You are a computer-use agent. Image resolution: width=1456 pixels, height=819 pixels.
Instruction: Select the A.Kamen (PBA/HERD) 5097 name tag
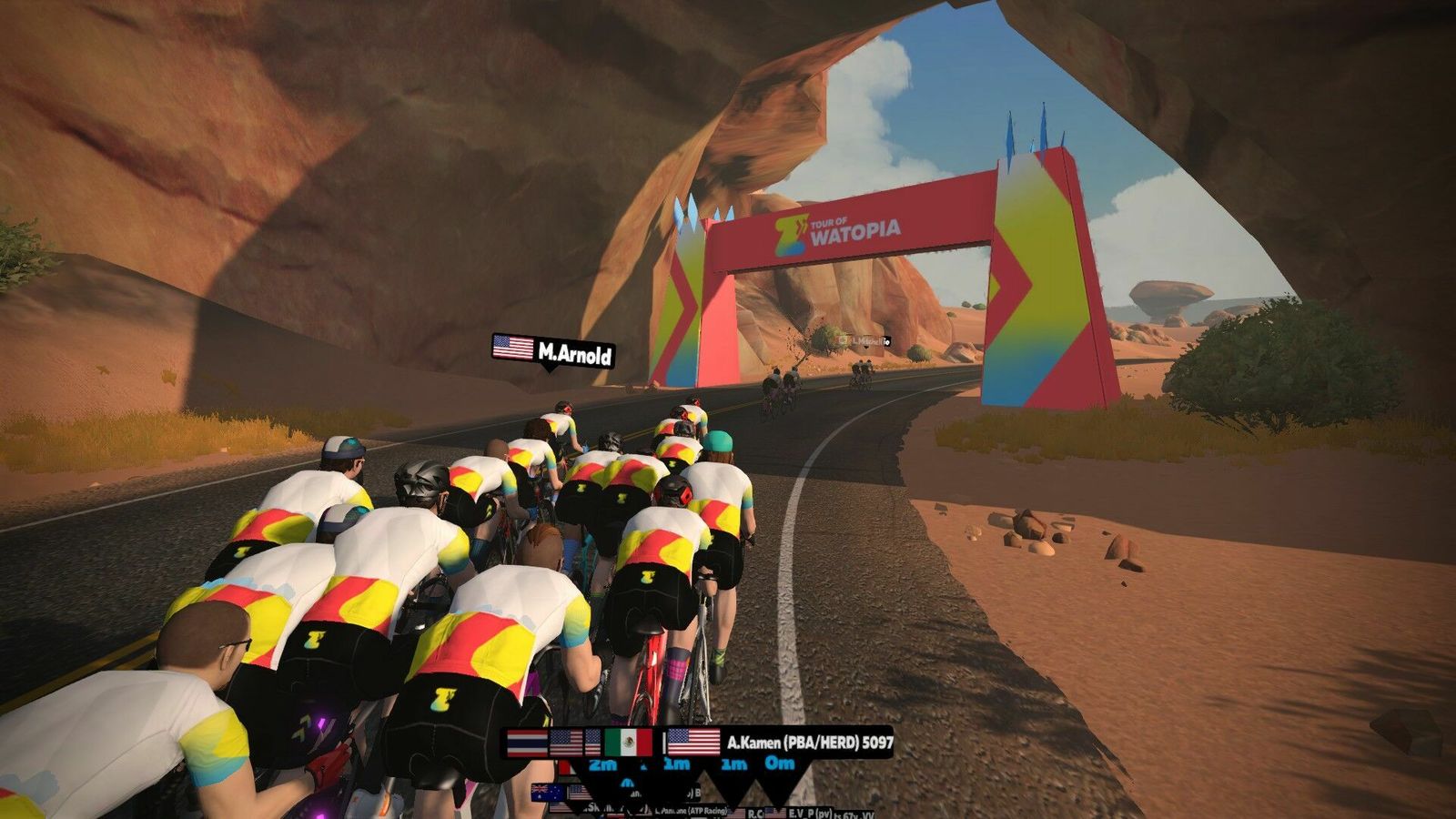point(781,743)
